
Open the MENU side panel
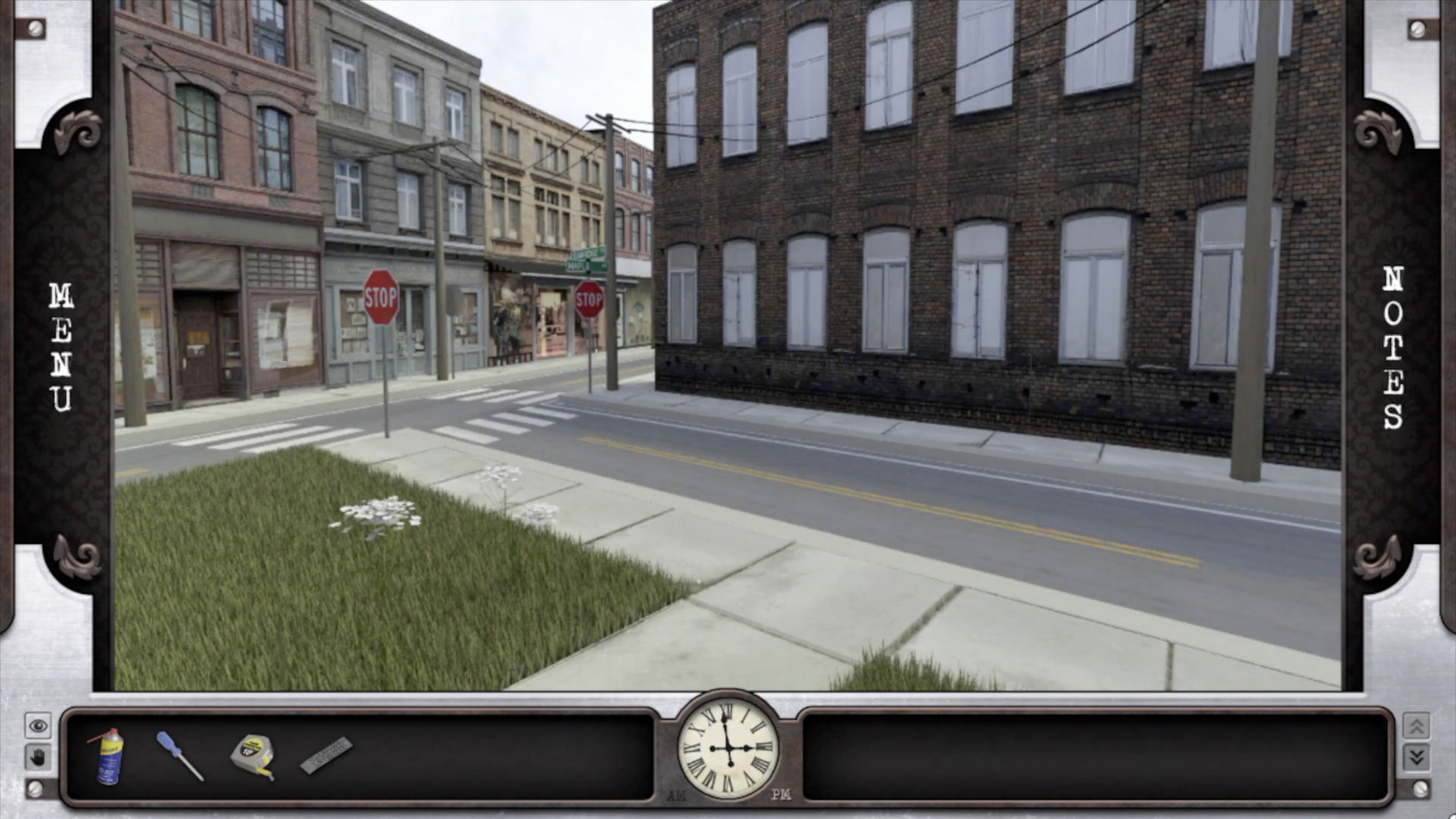coord(61,347)
